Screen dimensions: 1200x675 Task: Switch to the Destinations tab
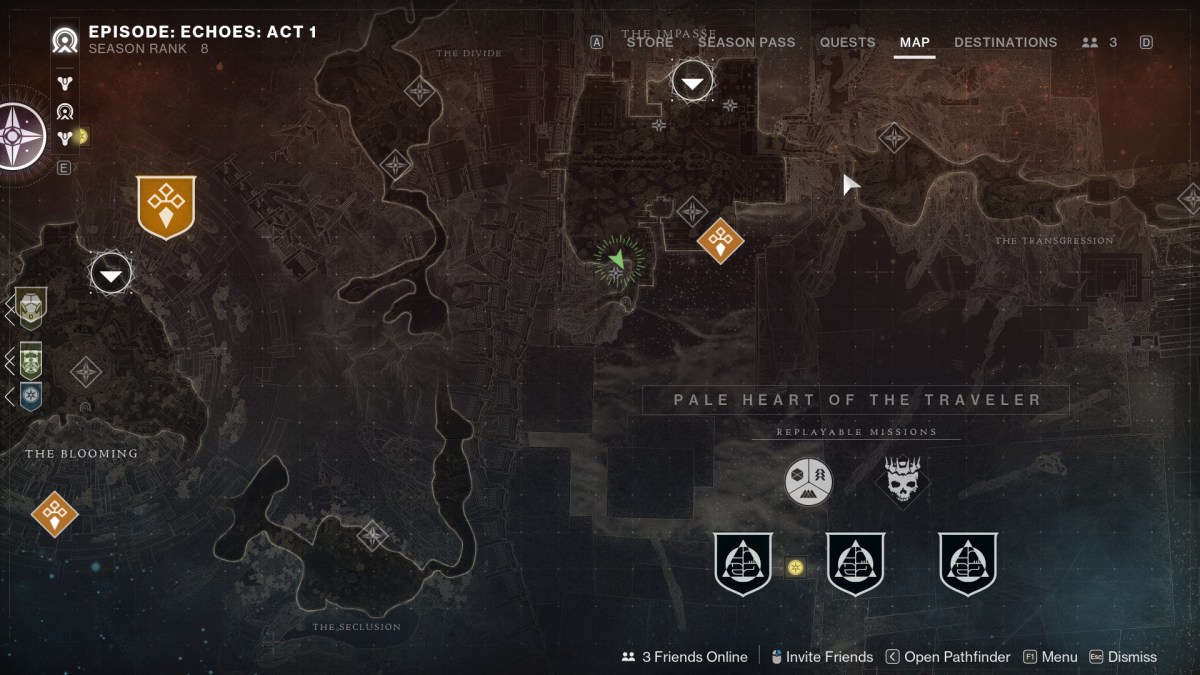click(x=1005, y=42)
